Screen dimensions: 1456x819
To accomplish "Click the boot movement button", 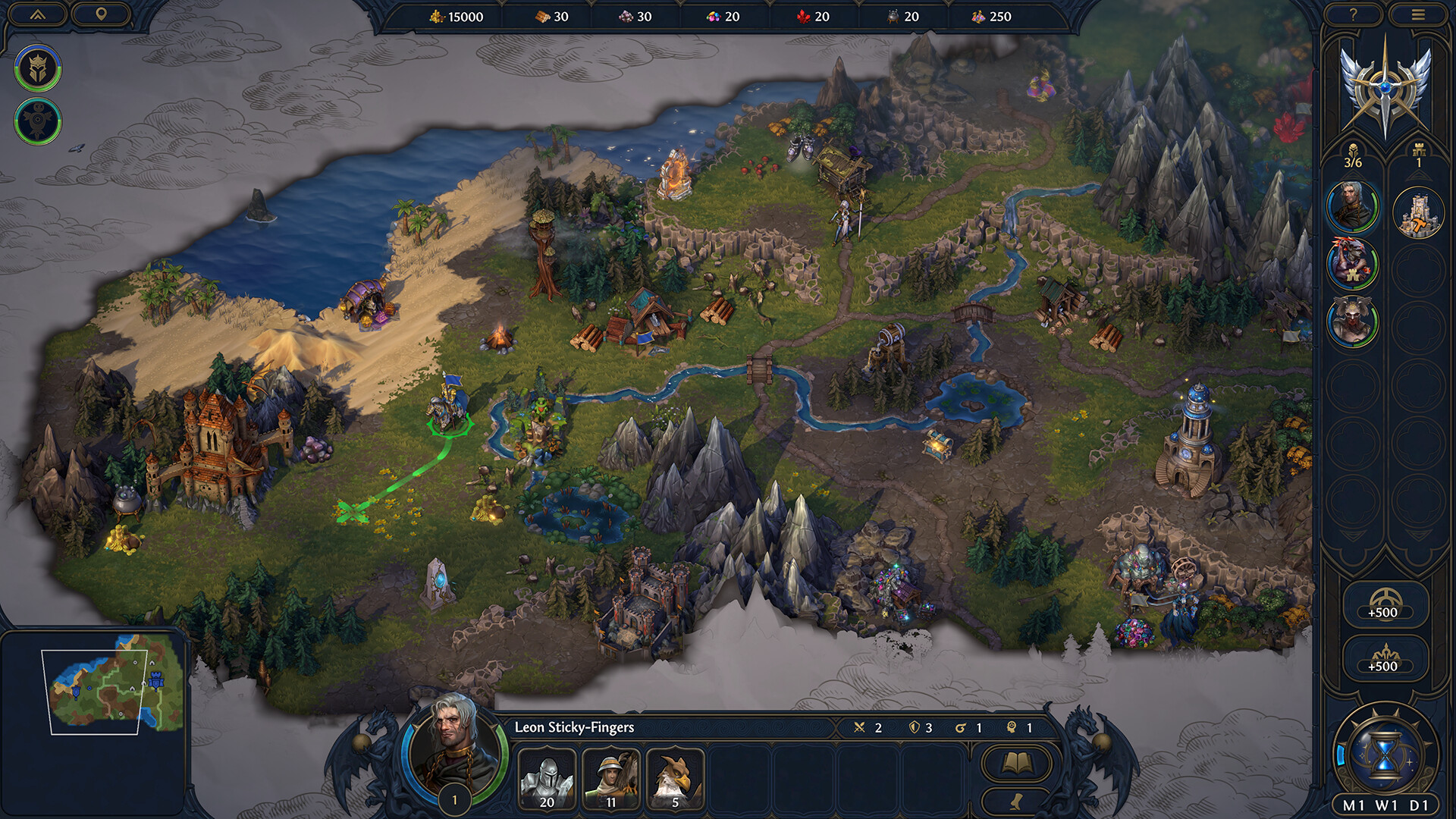I will [x=1016, y=802].
